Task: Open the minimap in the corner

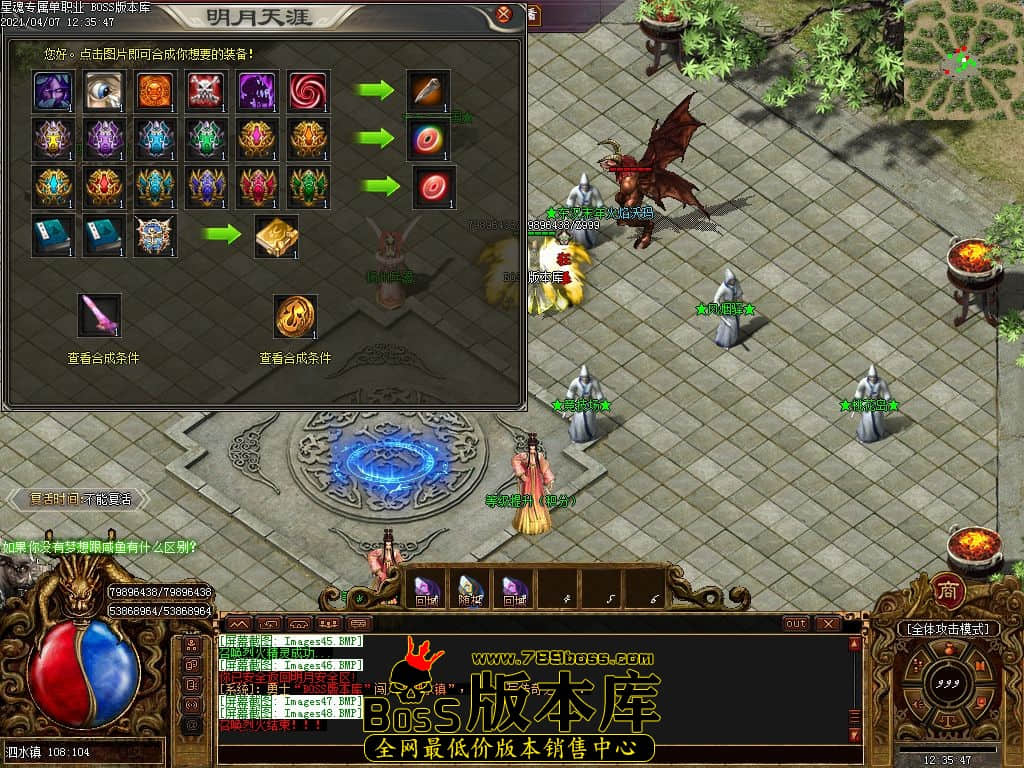Action: 963,60
